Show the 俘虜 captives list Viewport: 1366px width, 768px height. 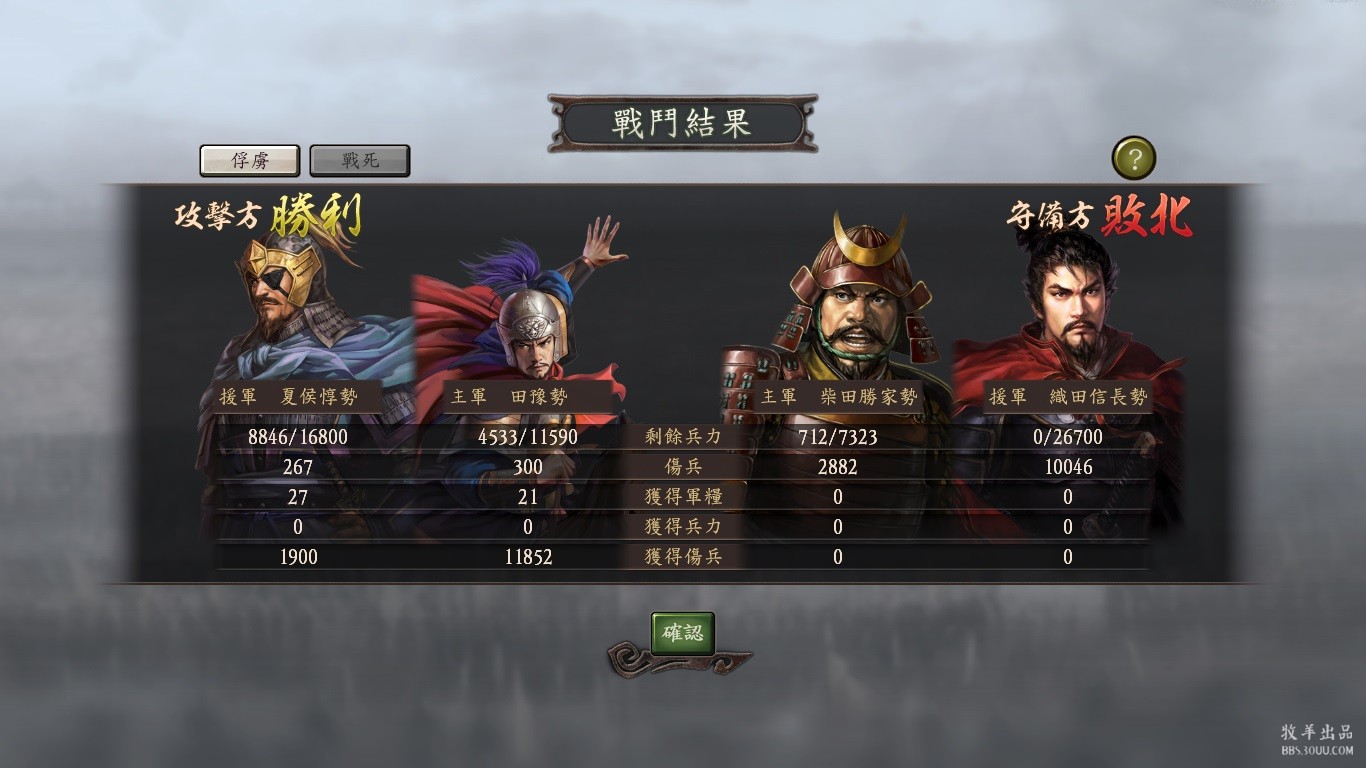tap(250, 160)
